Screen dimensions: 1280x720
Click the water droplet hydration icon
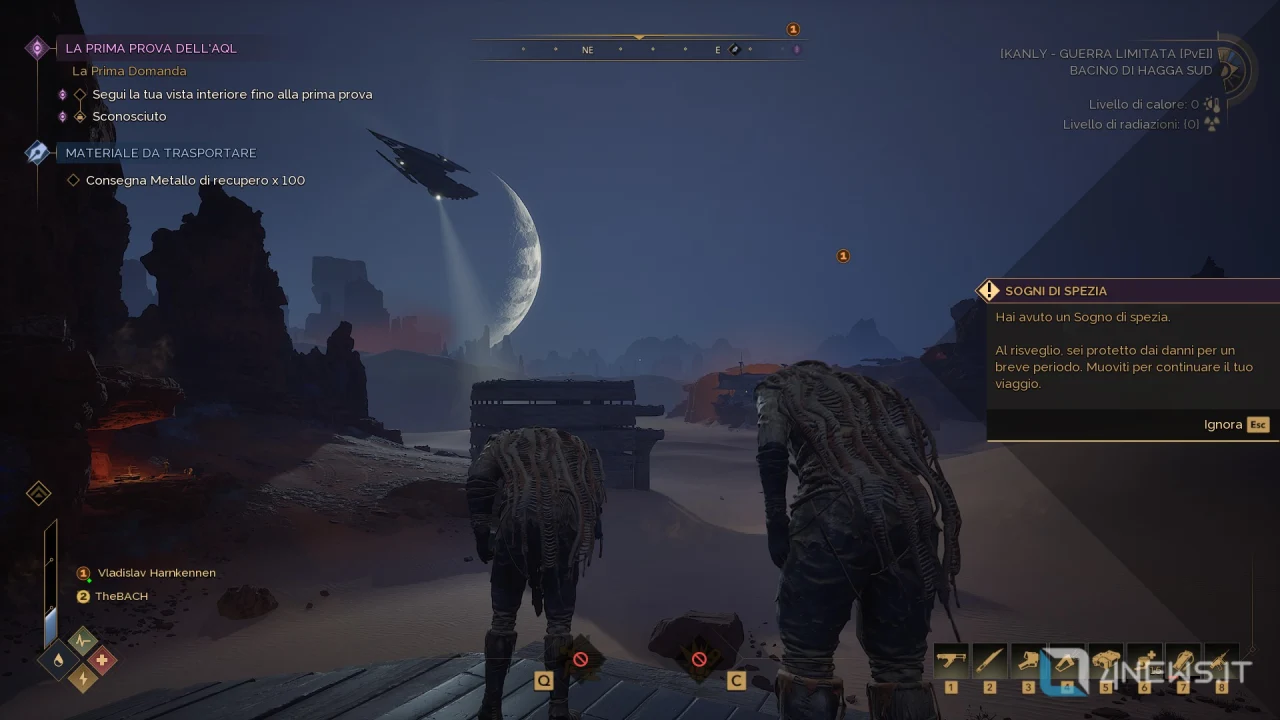pyautogui.click(x=57, y=660)
